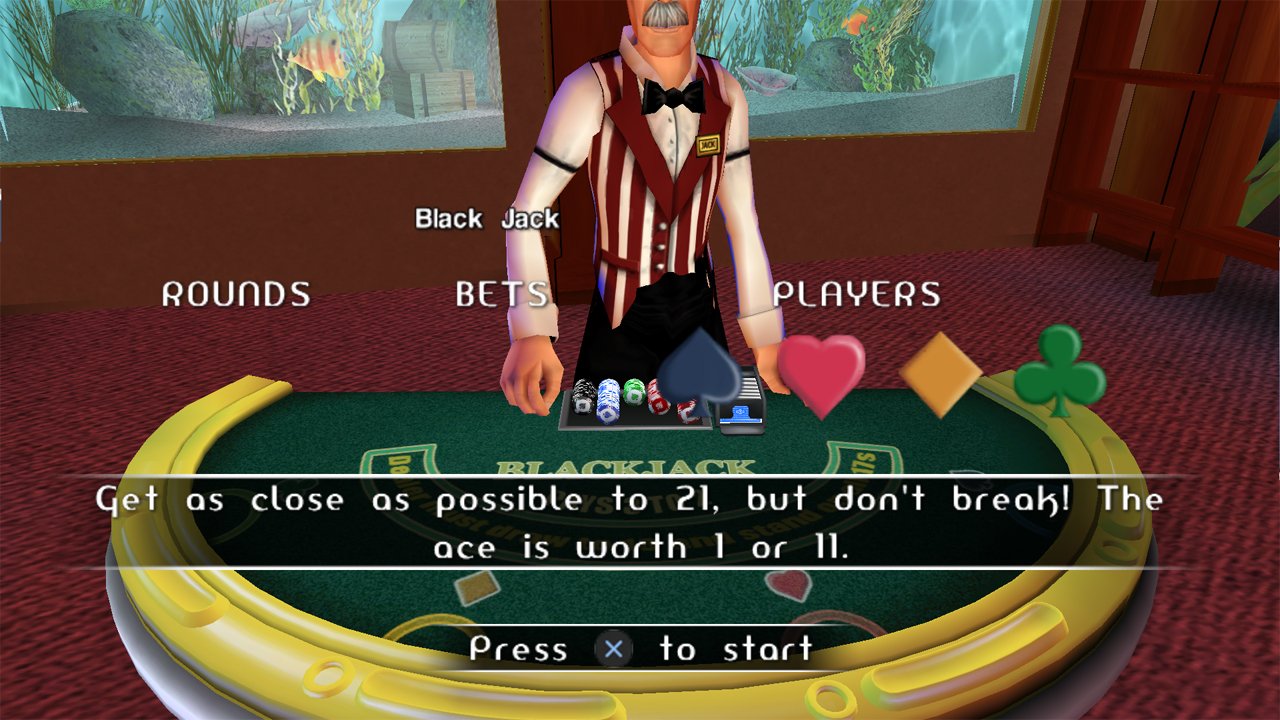
Task: Choose the orange diamond suit icon
Action: 940,374
